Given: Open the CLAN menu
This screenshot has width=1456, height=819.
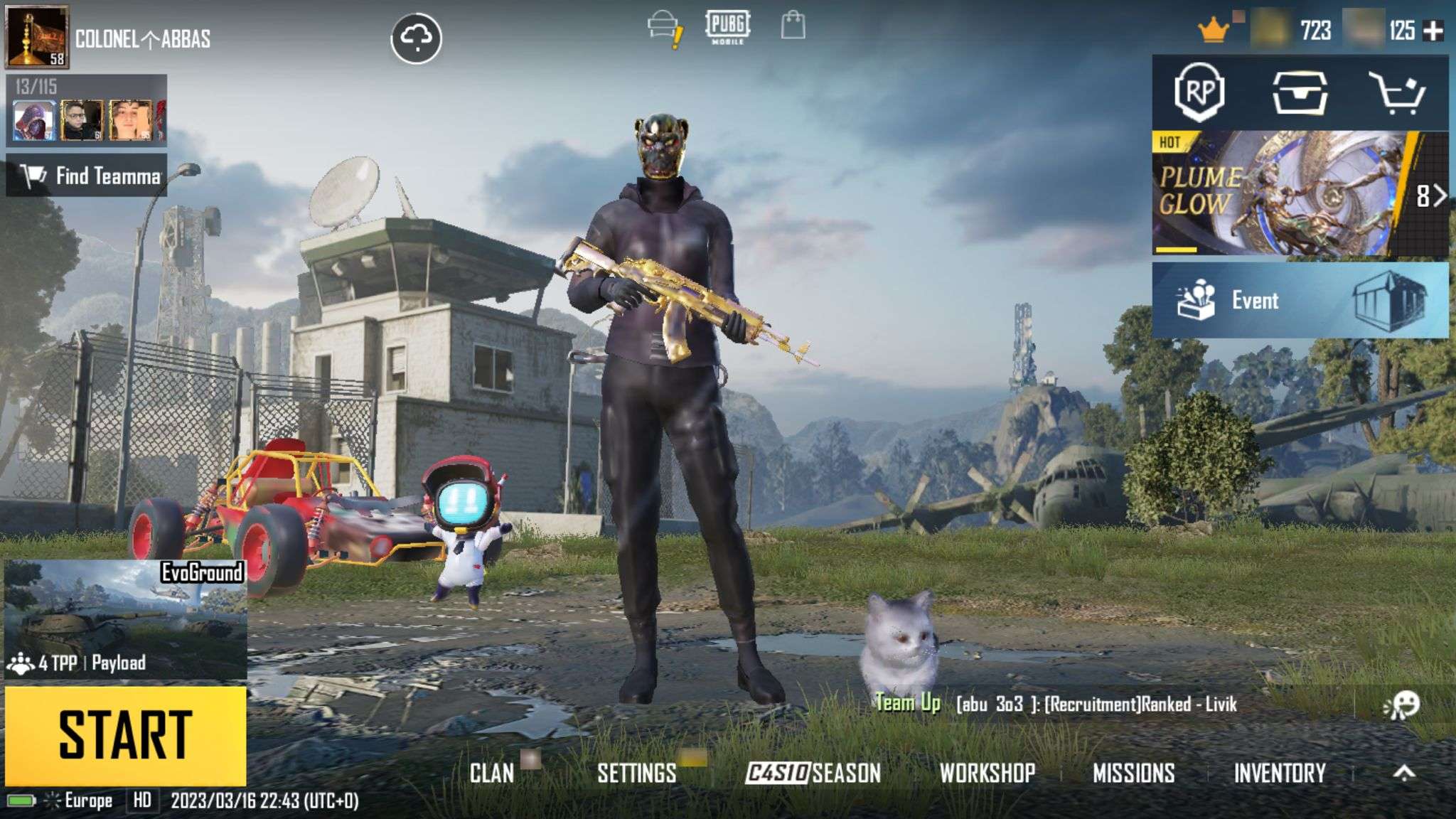Looking at the screenshot, I should click(x=492, y=773).
